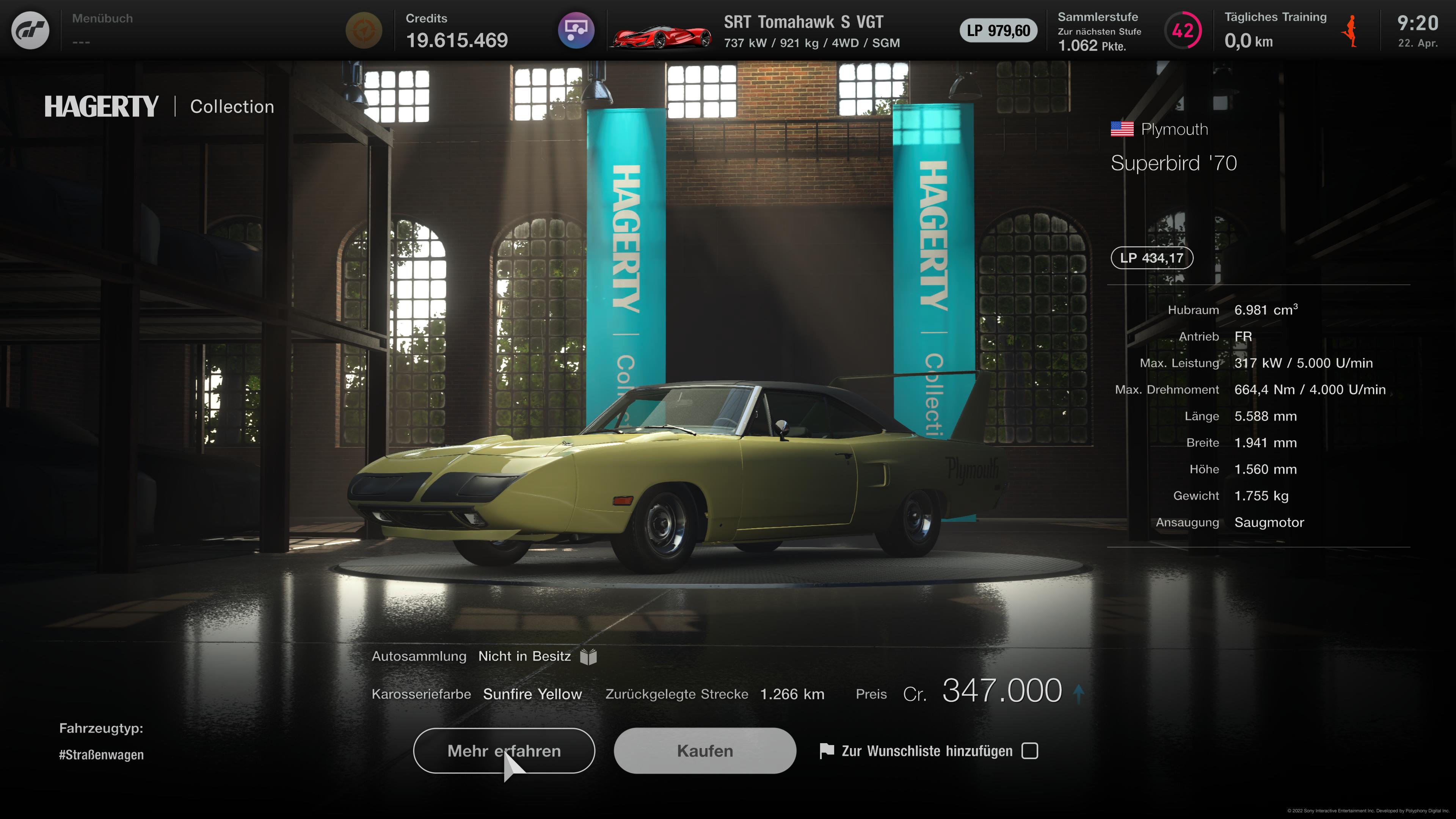Open the car collection book icon
Viewport: 1456px width, 819px height.
(588, 656)
